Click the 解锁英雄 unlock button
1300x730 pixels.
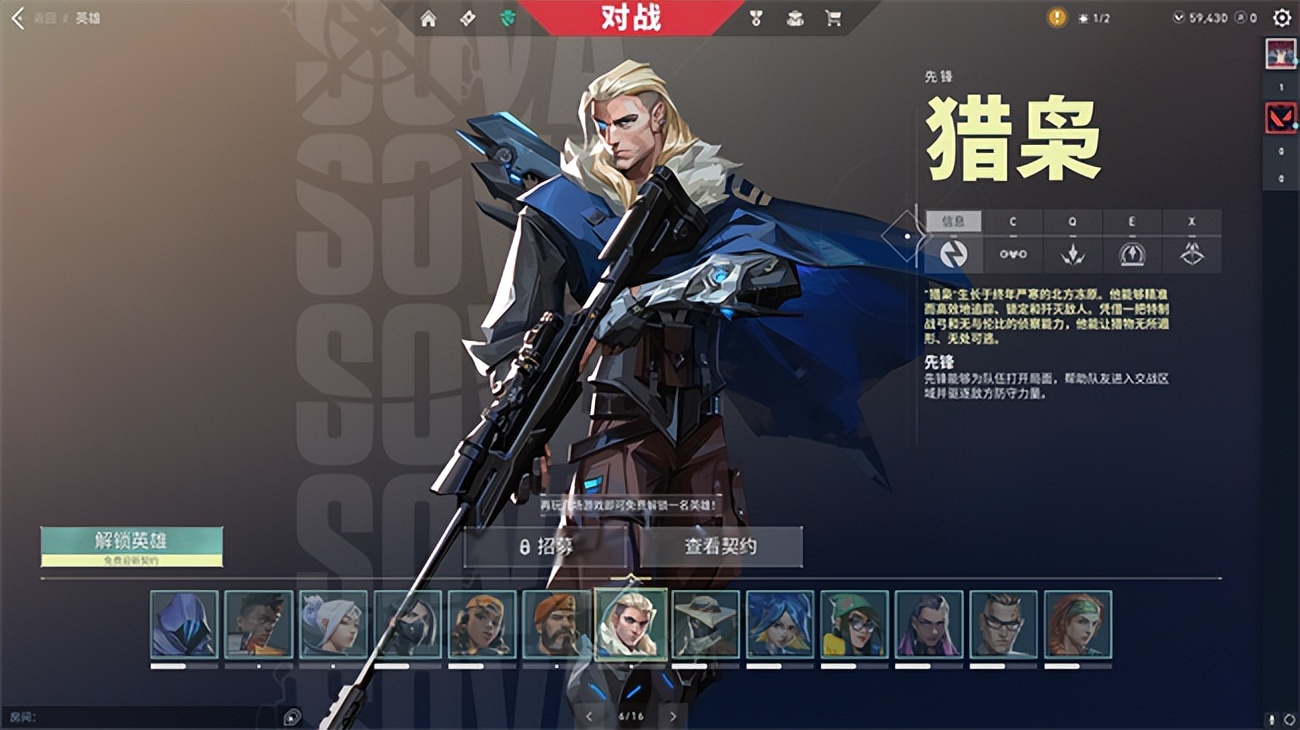[x=130, y=538]
